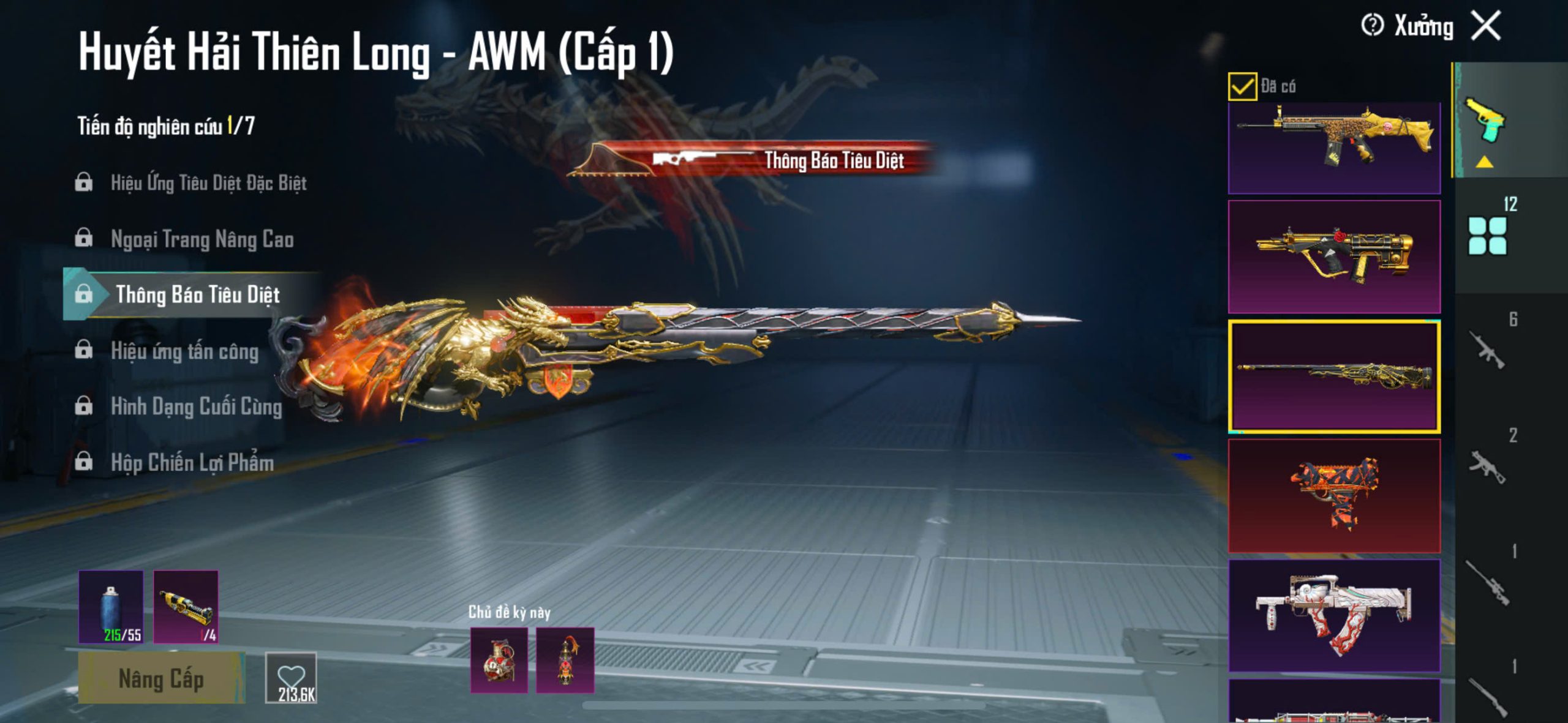Select the highlighted dragon AWM thumbnail
1568x723 pixels.
click(1334, 376)
